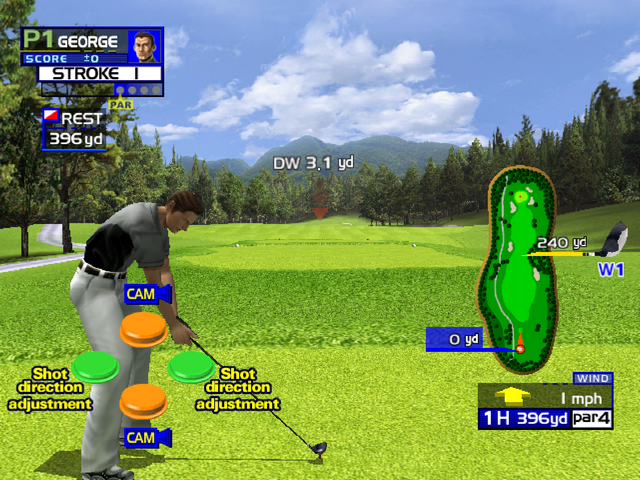Screen dimensions: 640x480
Task: Click the green button that aims the shot right
Action: coord(191,366)
